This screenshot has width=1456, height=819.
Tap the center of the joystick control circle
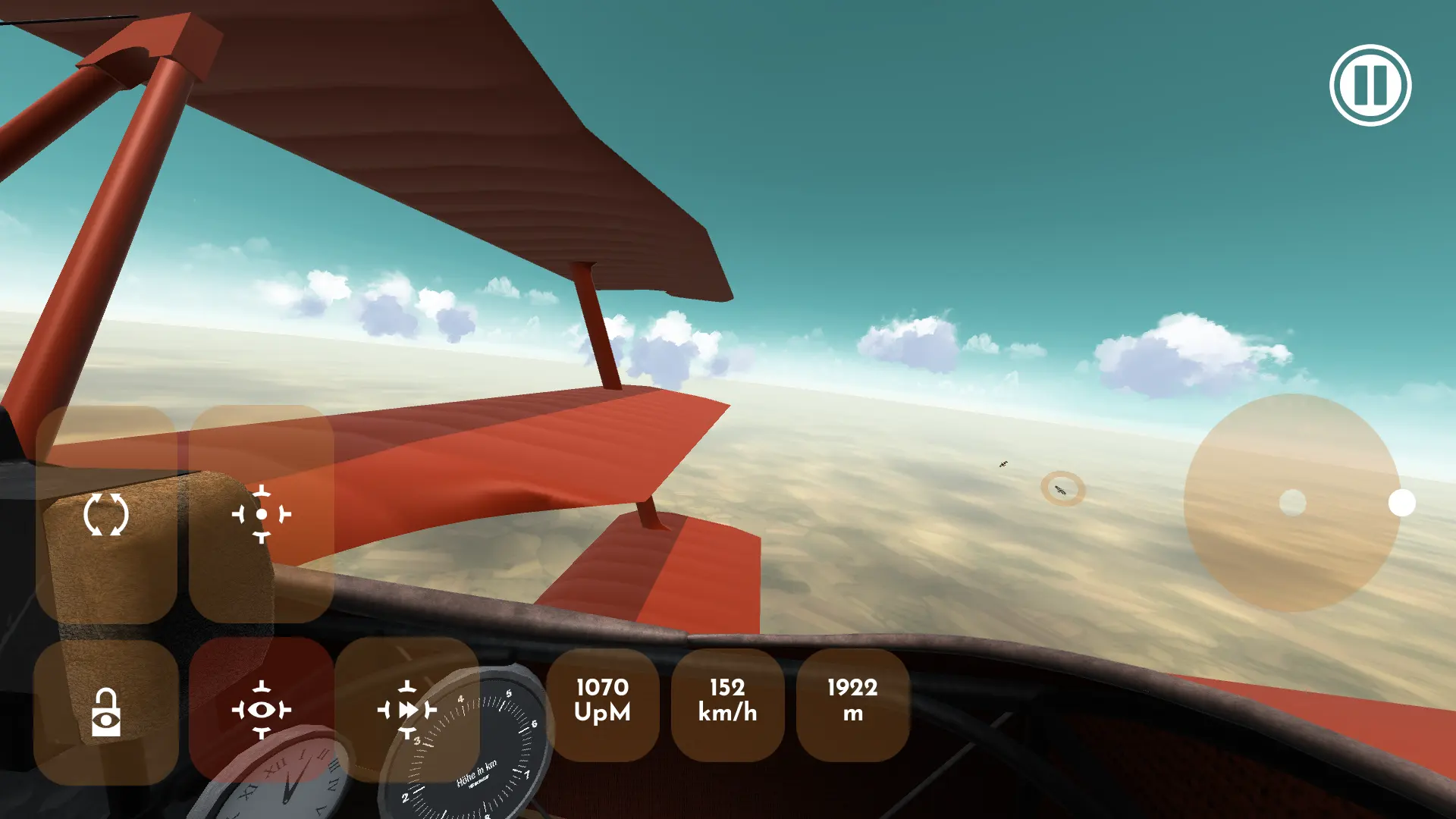click(1292, 500)
